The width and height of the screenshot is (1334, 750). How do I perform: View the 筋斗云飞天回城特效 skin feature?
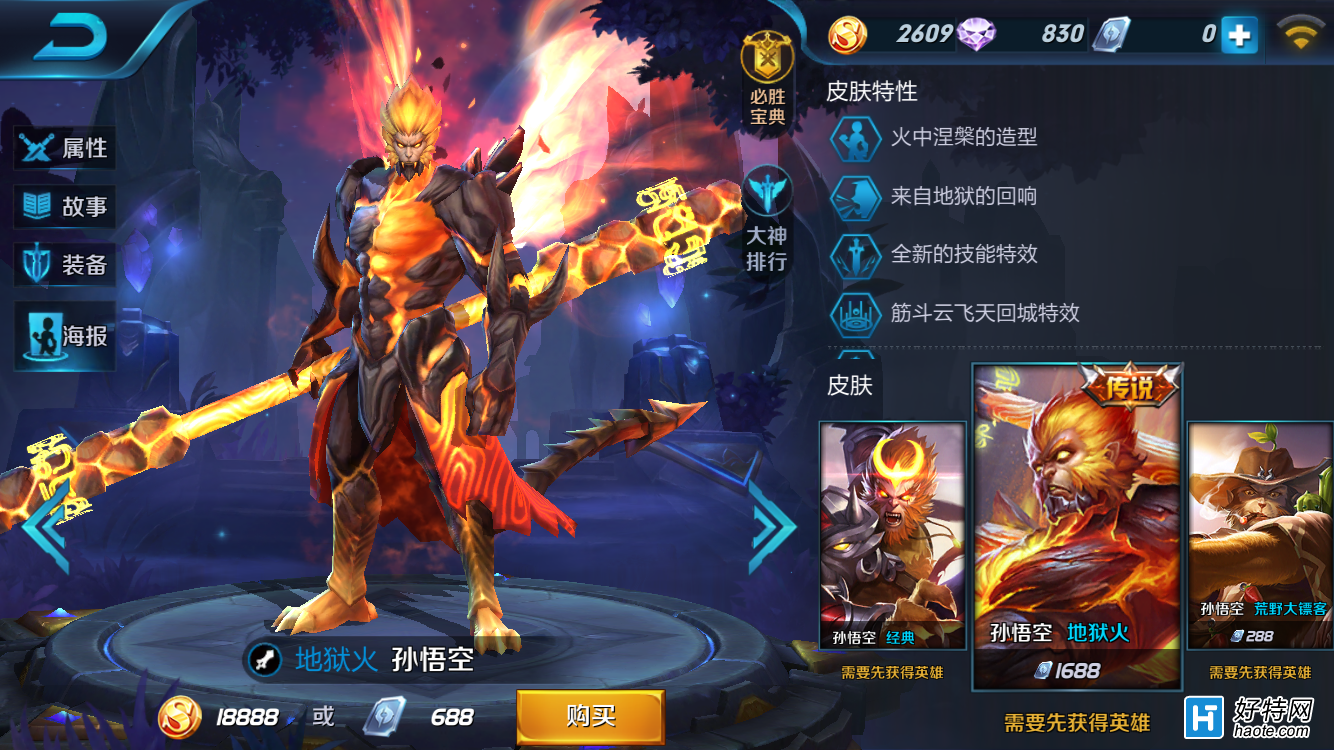[x=984, y=313]
